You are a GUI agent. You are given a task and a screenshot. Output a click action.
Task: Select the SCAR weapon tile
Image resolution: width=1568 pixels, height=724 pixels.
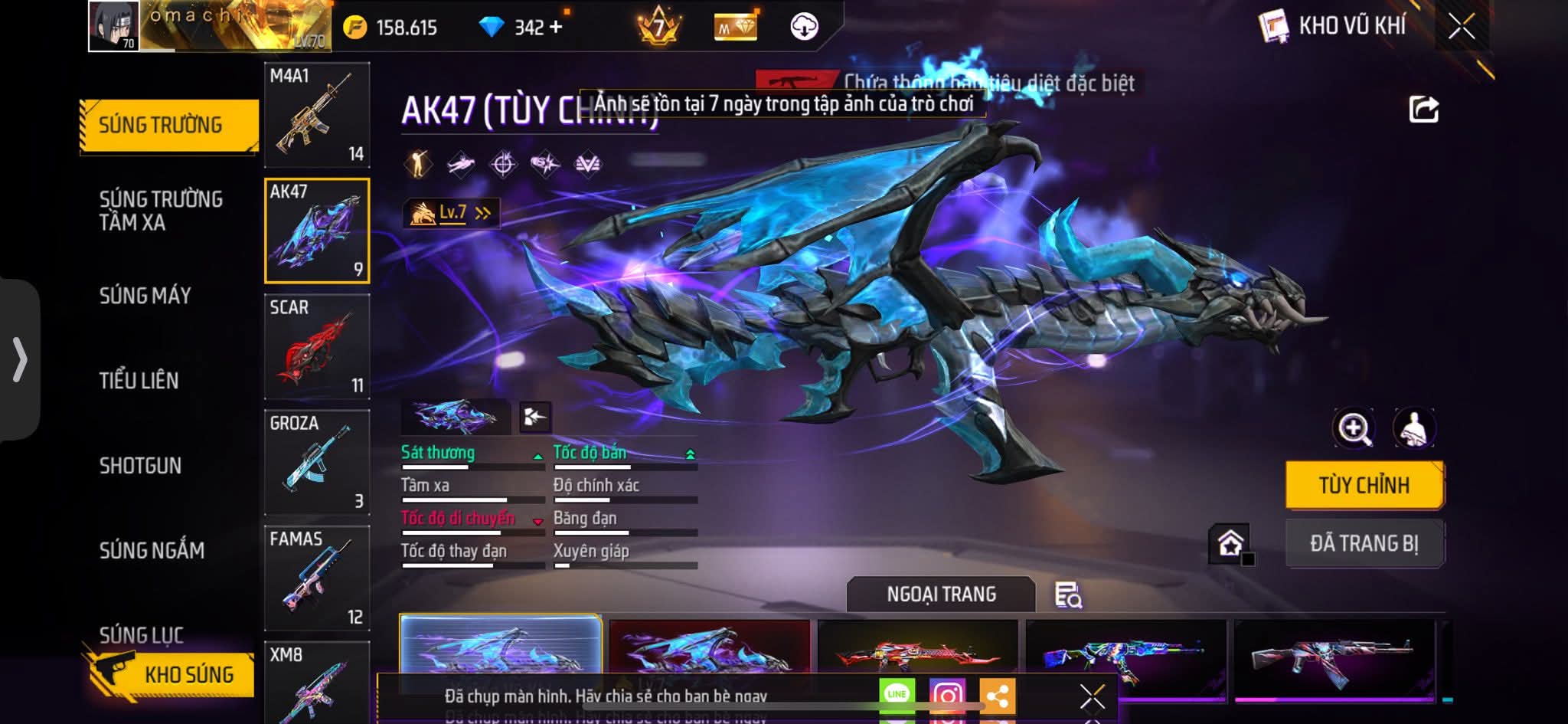click(x=317, y=347)
